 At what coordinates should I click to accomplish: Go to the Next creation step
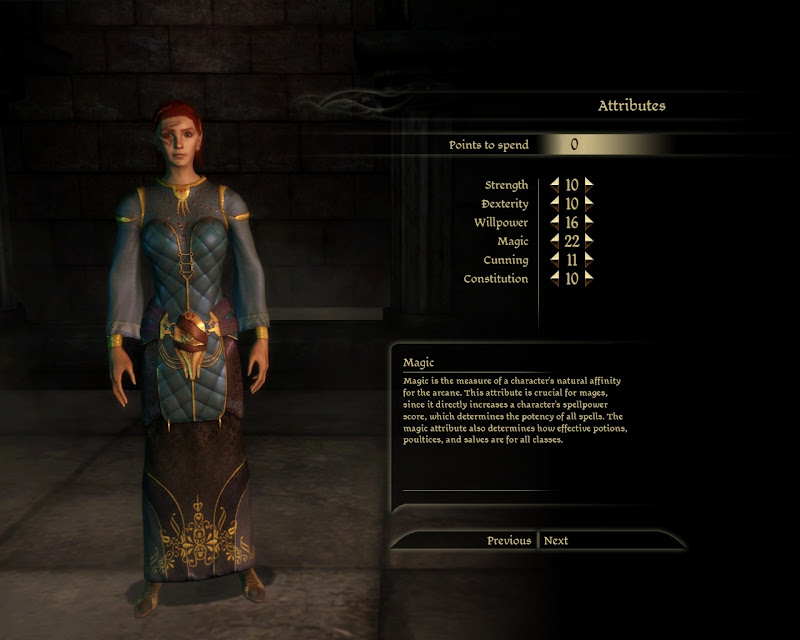pos(556,541)
